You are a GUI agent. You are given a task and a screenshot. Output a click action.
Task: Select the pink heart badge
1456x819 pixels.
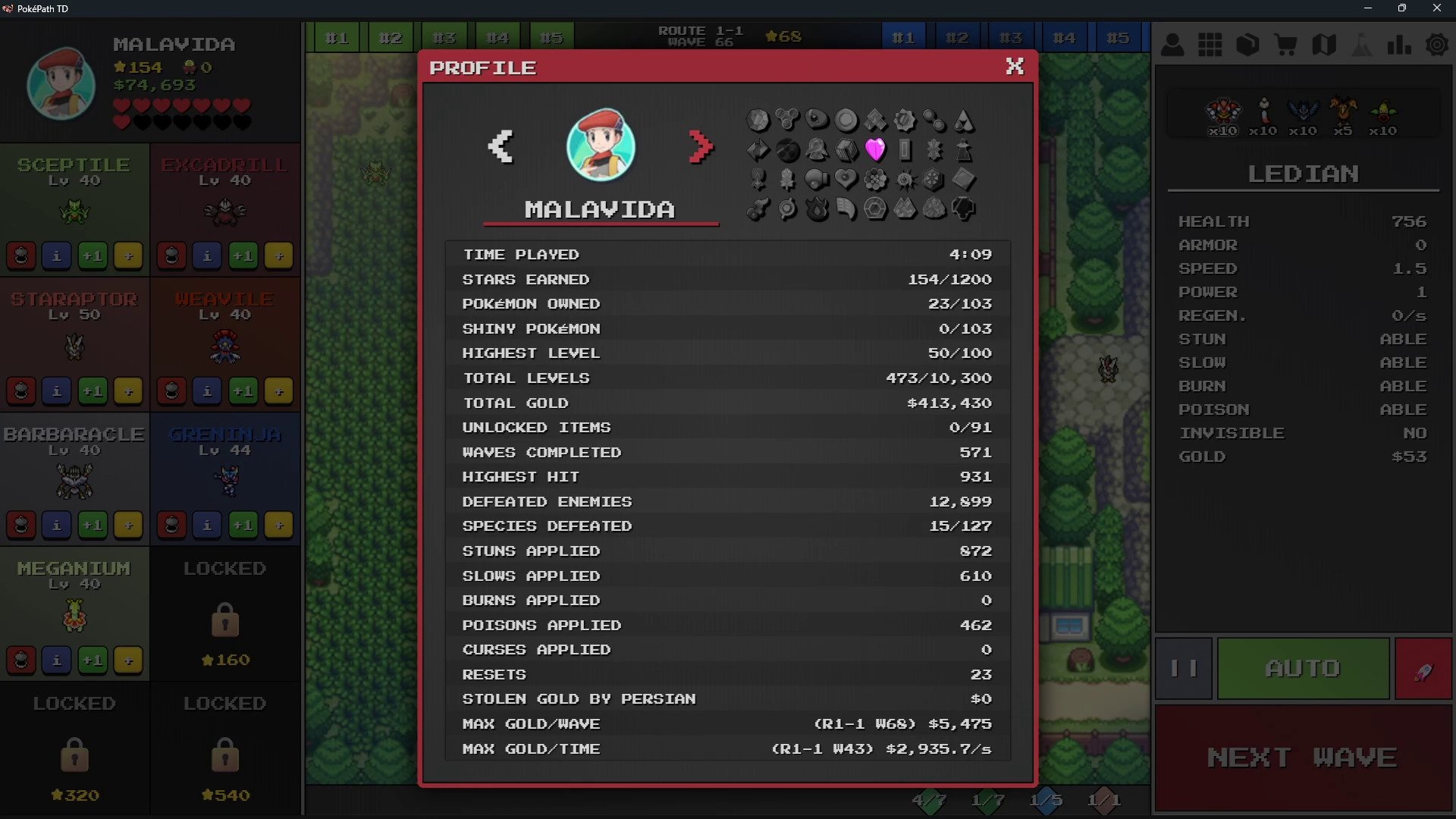tap(875, 149)
